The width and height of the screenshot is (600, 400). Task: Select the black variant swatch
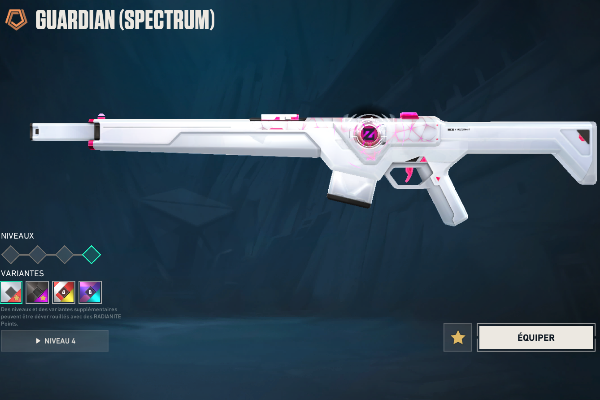[37, 291]
